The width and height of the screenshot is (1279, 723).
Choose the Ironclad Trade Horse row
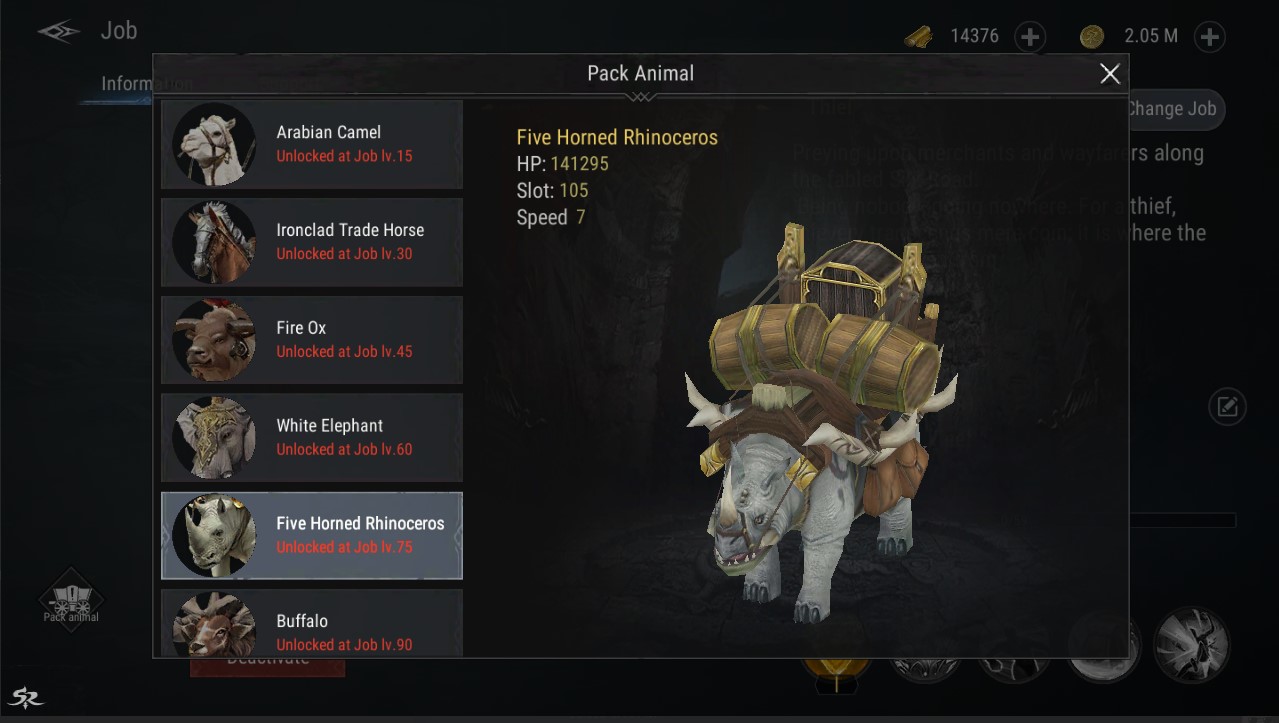pos(312,242)
